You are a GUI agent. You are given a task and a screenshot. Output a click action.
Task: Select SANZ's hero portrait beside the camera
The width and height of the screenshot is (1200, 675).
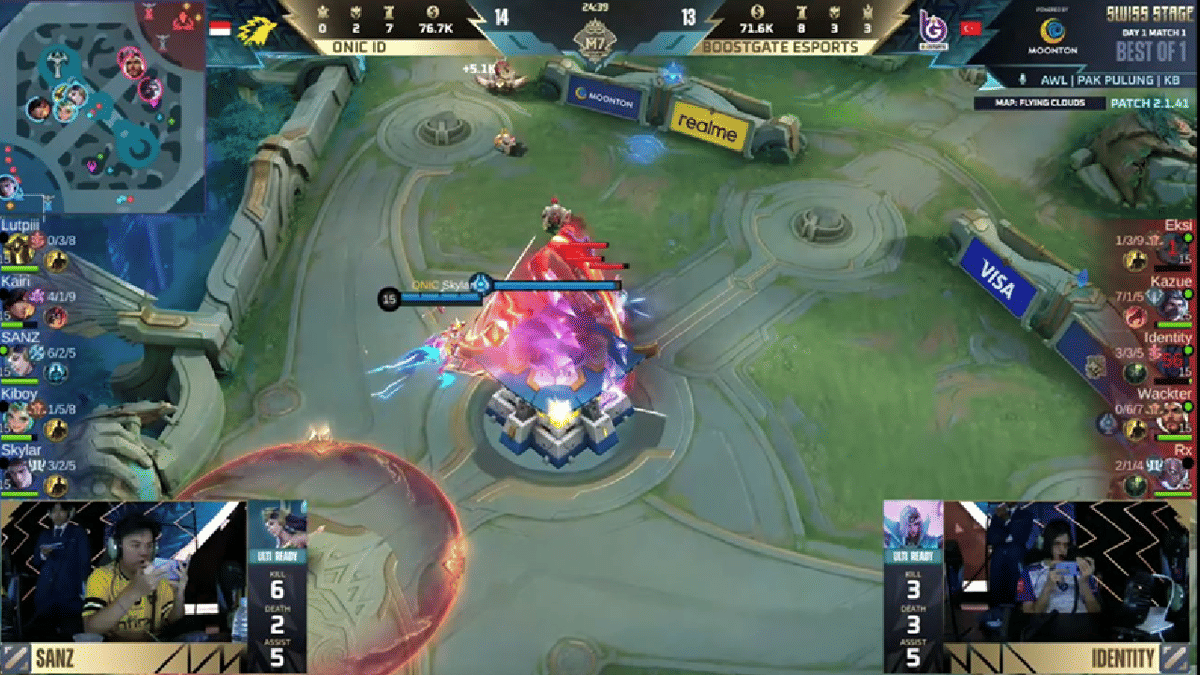[277, 527]
